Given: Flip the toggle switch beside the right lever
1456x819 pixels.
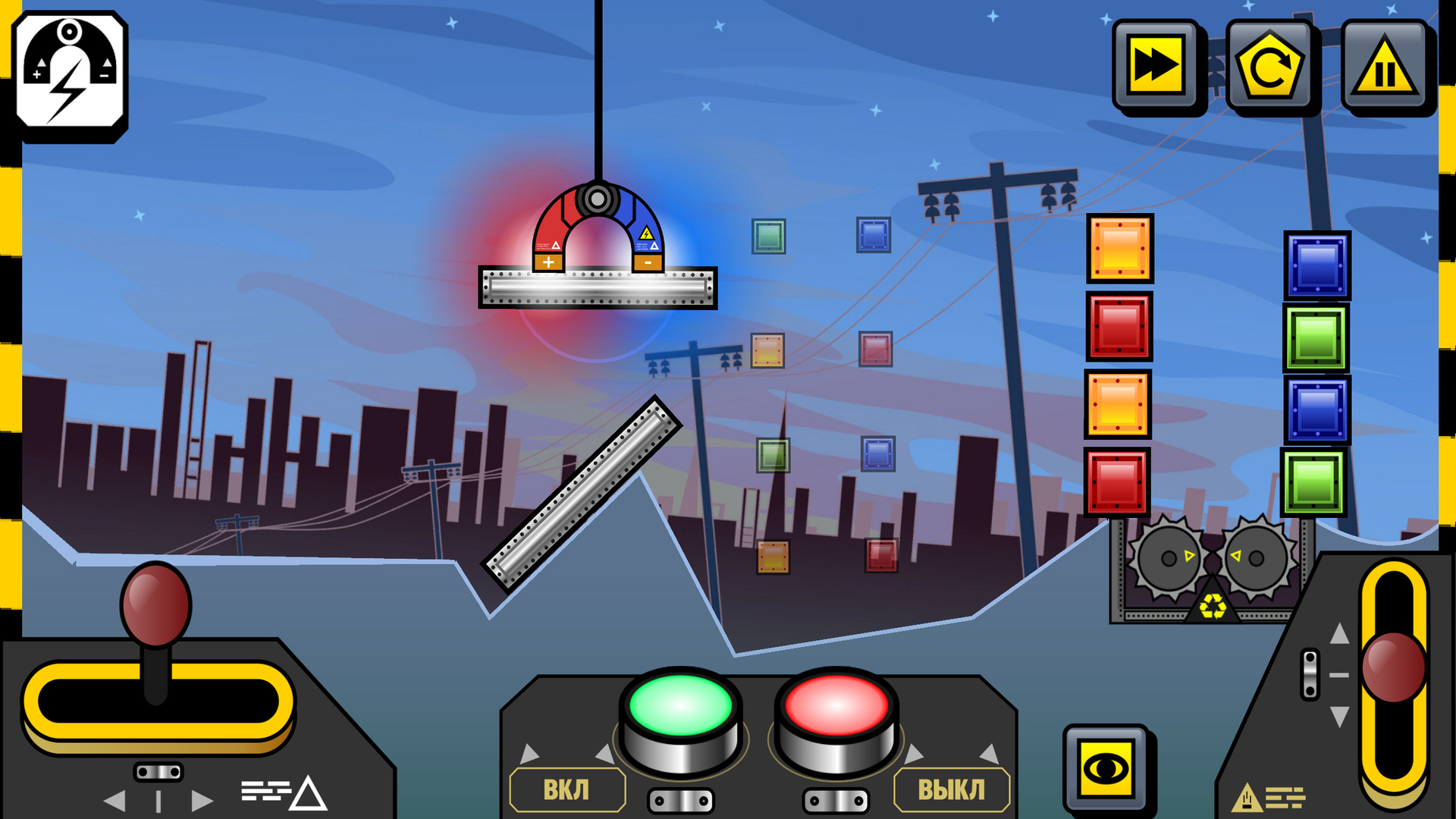Looking at the screenshot, I should 1310,674.
